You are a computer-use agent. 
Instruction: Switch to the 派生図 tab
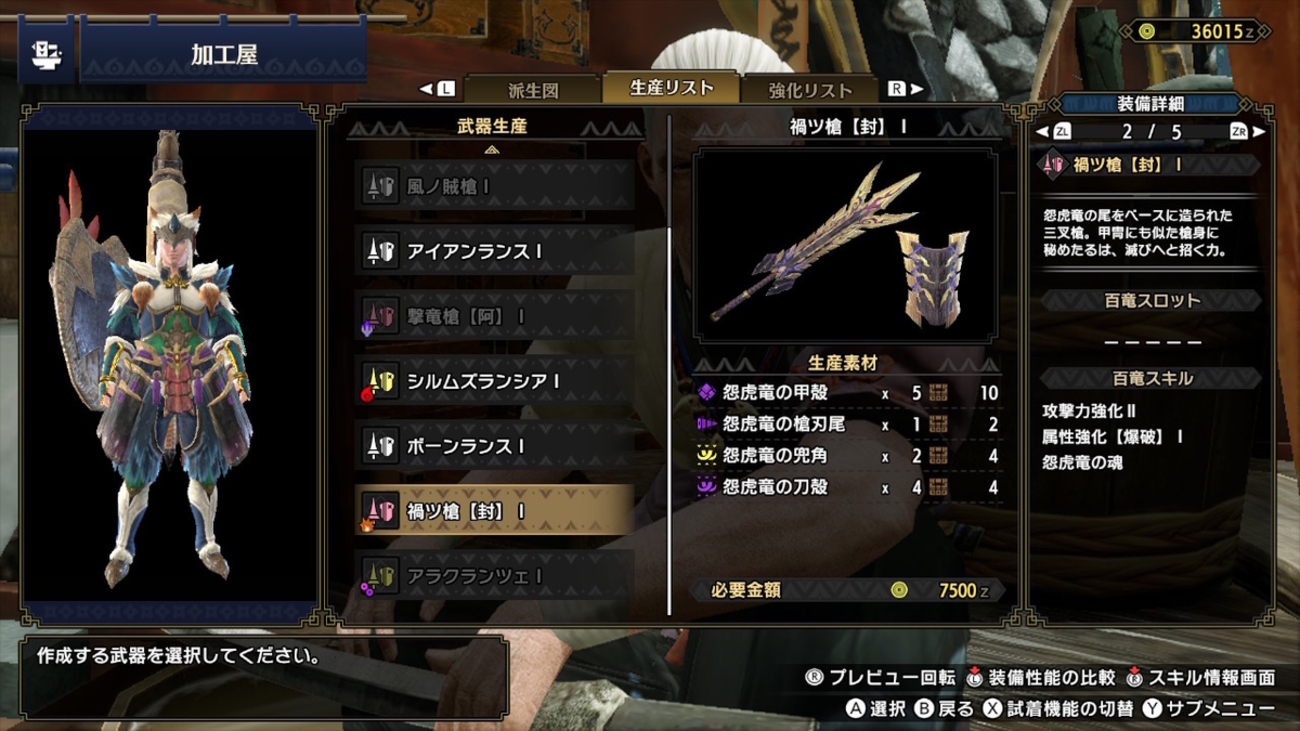pyautogui.click(x=533, y=90)
